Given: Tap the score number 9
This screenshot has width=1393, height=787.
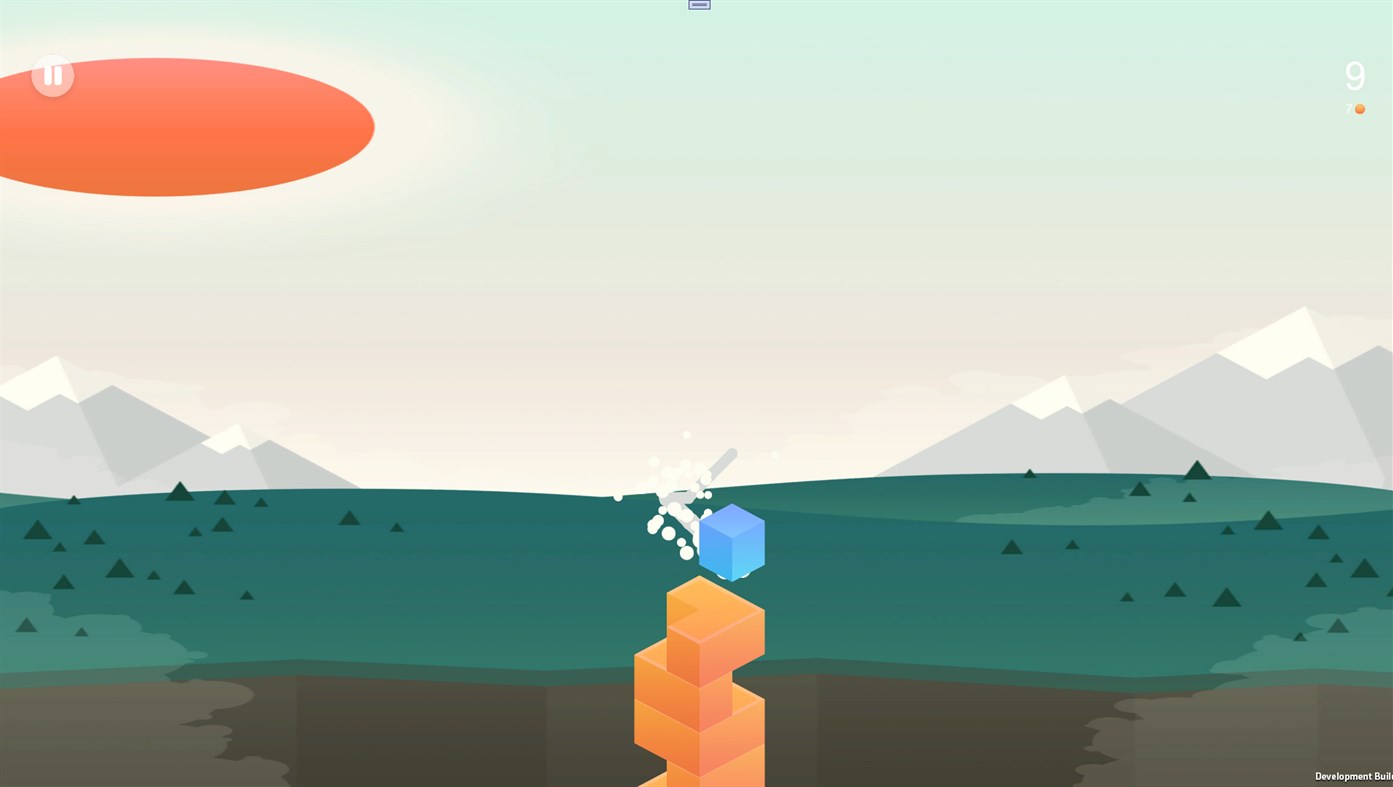Looking at the screenshot, I should click(x=1355, y=73).
